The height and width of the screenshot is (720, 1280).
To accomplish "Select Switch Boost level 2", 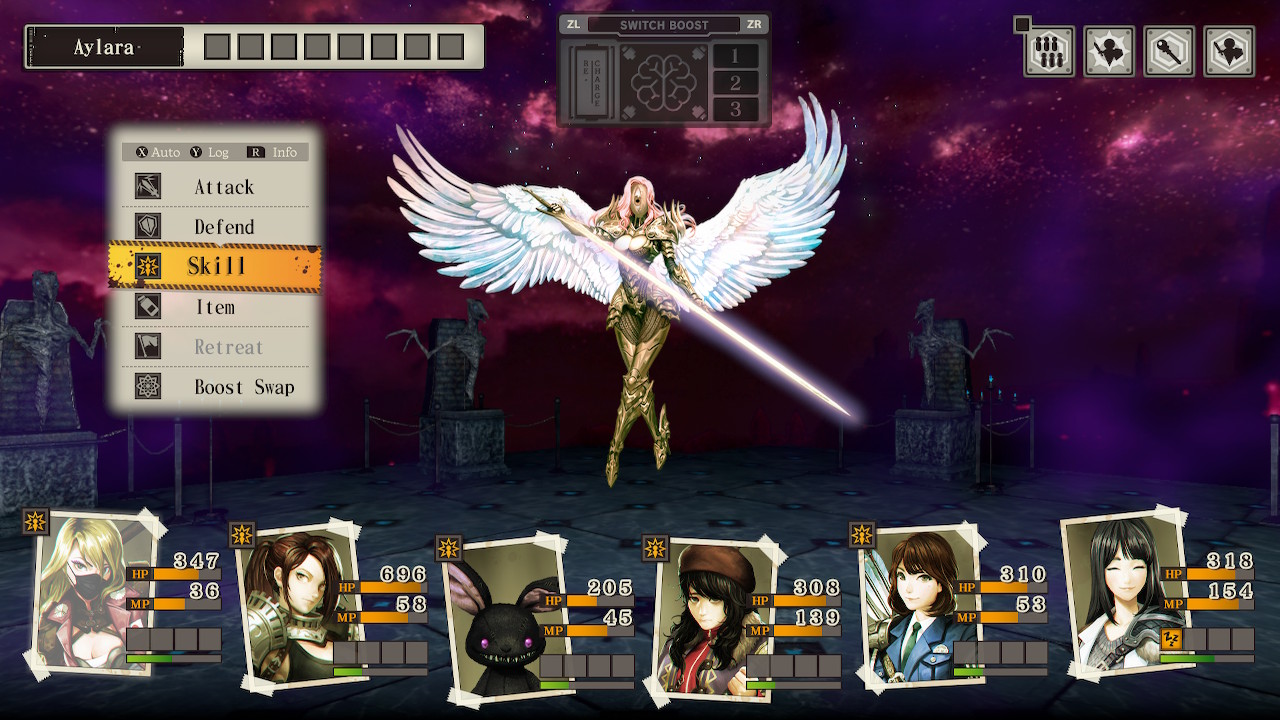I will (736, 83).
